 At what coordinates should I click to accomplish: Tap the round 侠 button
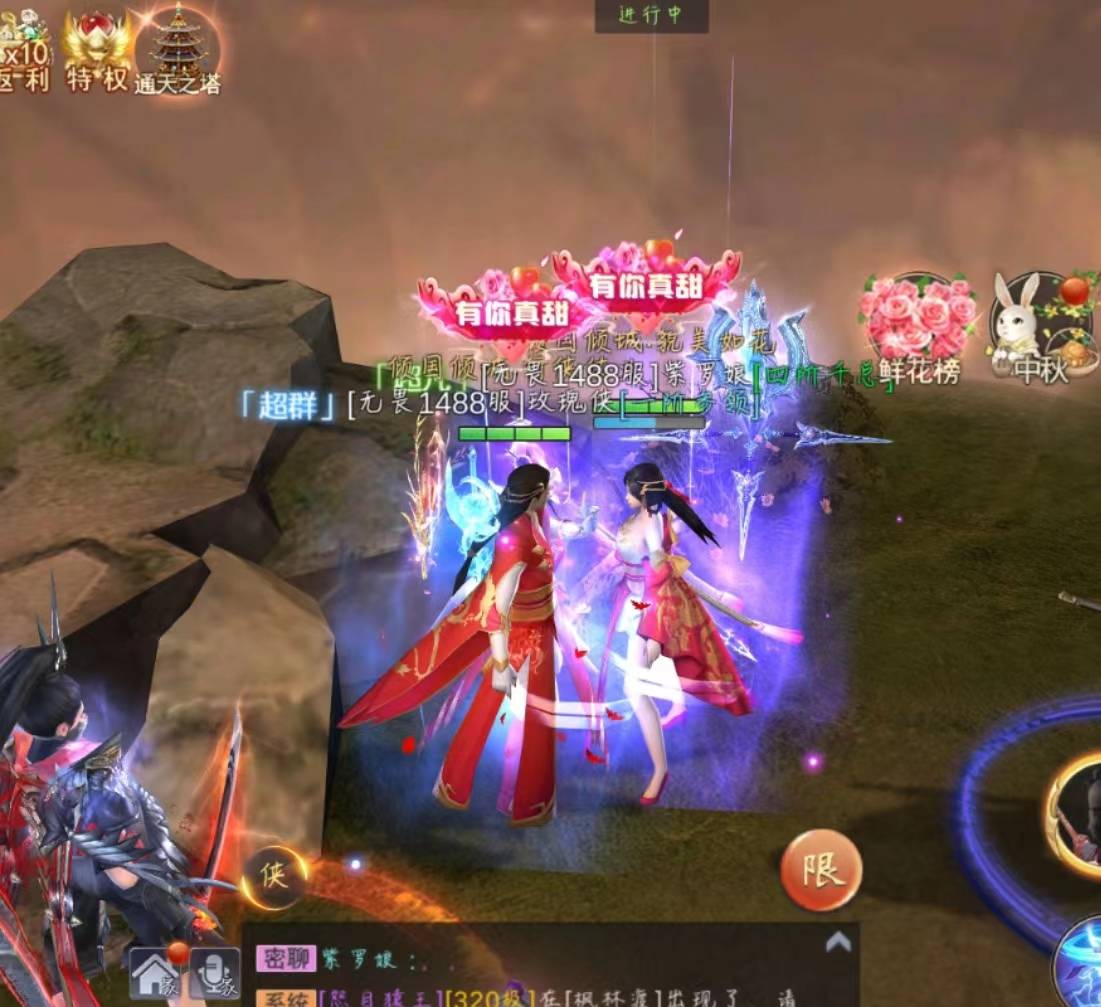(273, 876)
